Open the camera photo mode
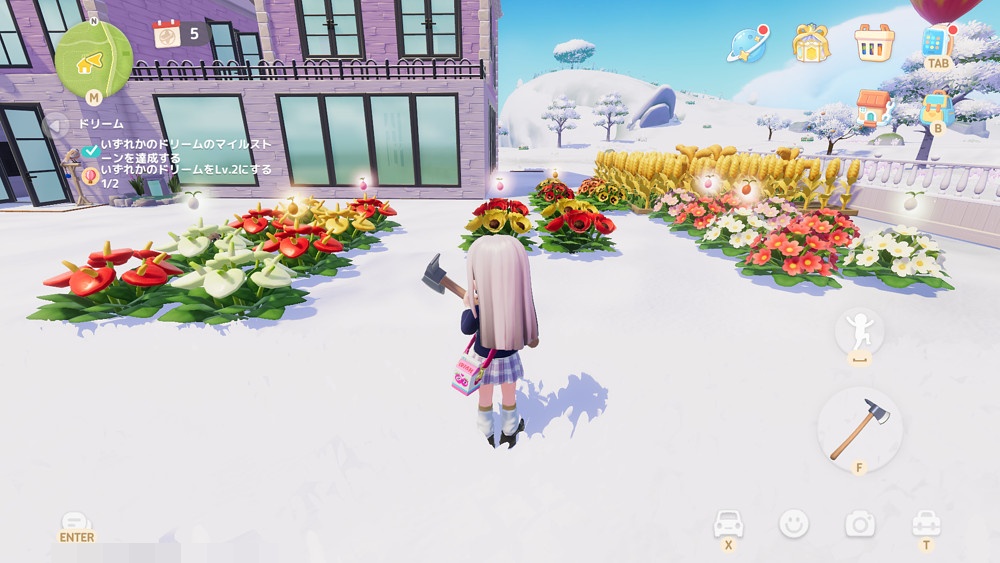The height and width of the screenshot is (563, 1000). (x=859, y=523)
